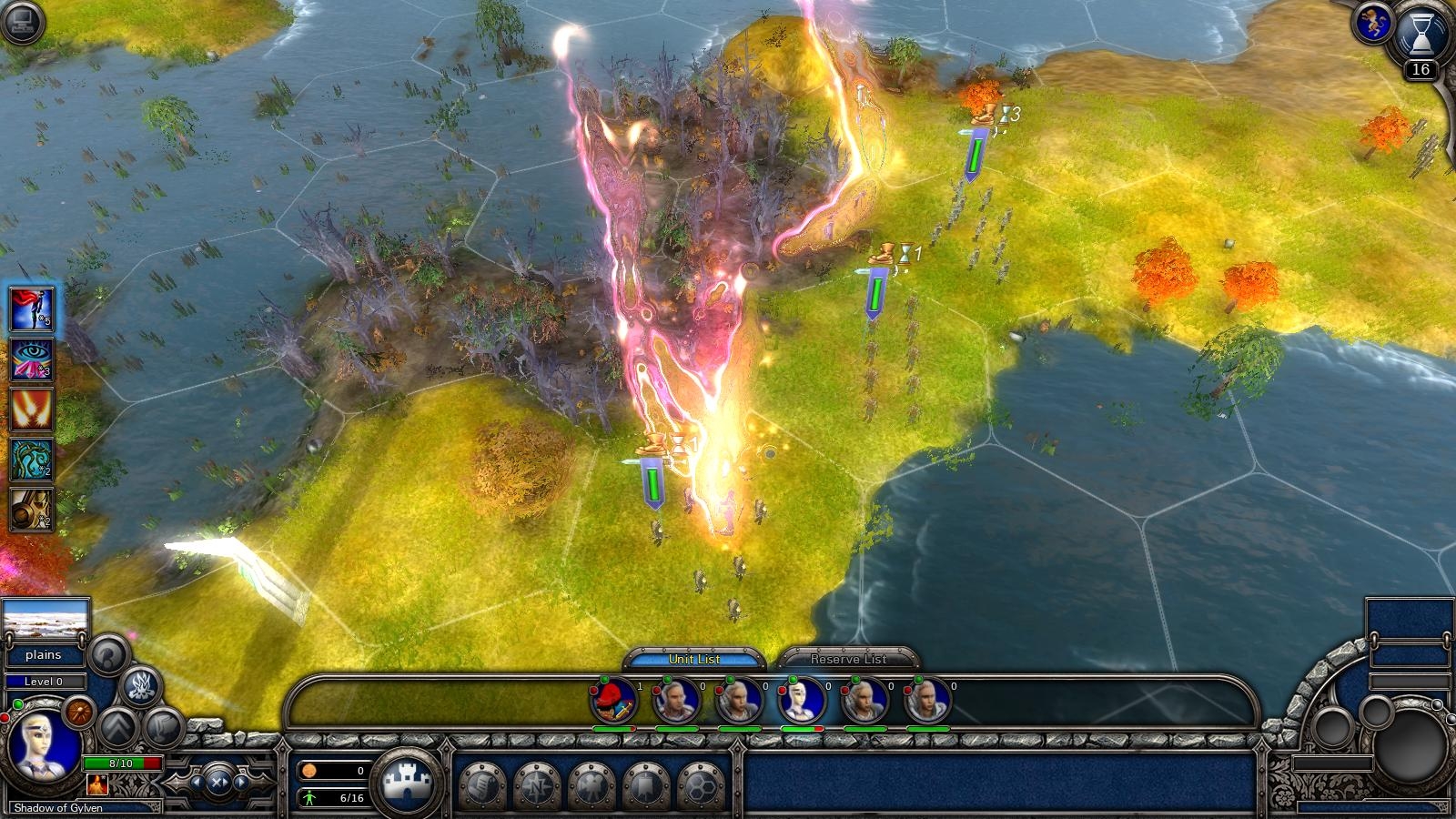Click the next-unit right arrow
The width and height of the screenshot is (1456, 819).
tap(241, 783)
